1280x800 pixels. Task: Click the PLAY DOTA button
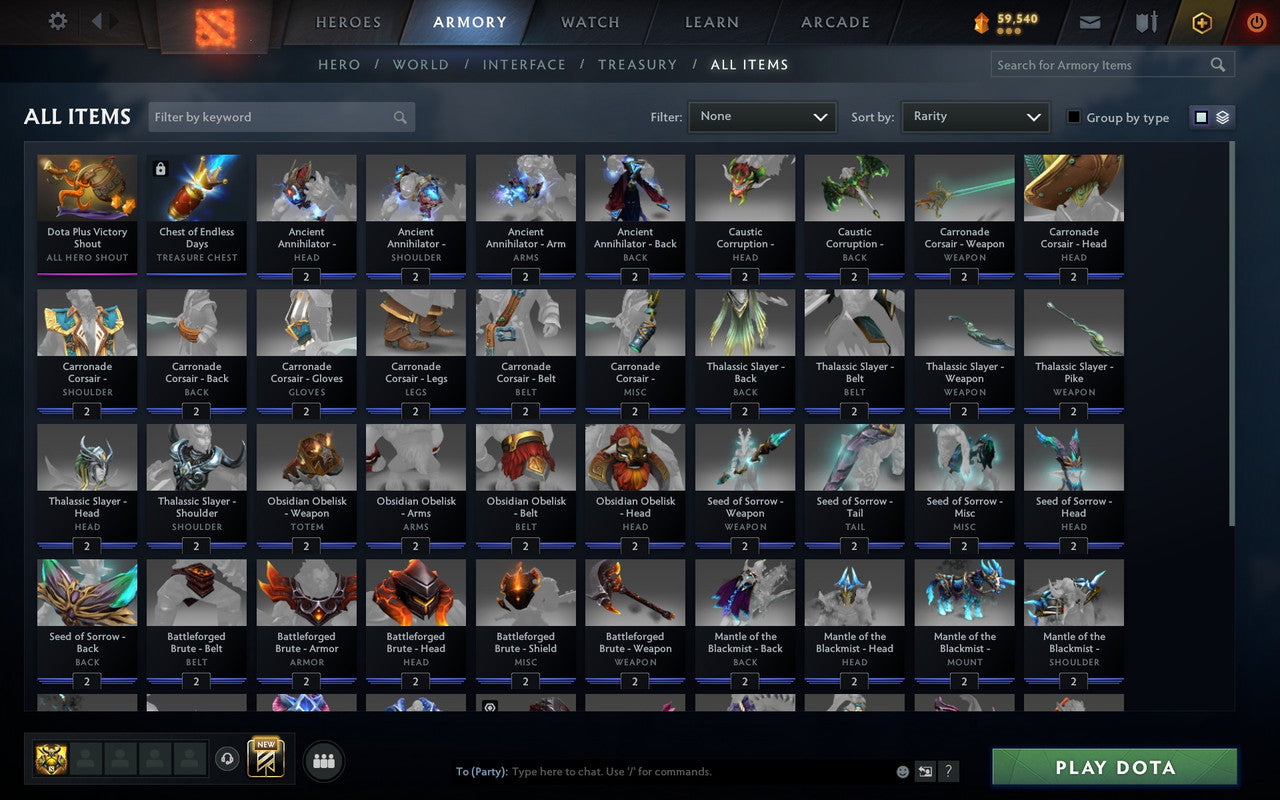(1113, 767)
